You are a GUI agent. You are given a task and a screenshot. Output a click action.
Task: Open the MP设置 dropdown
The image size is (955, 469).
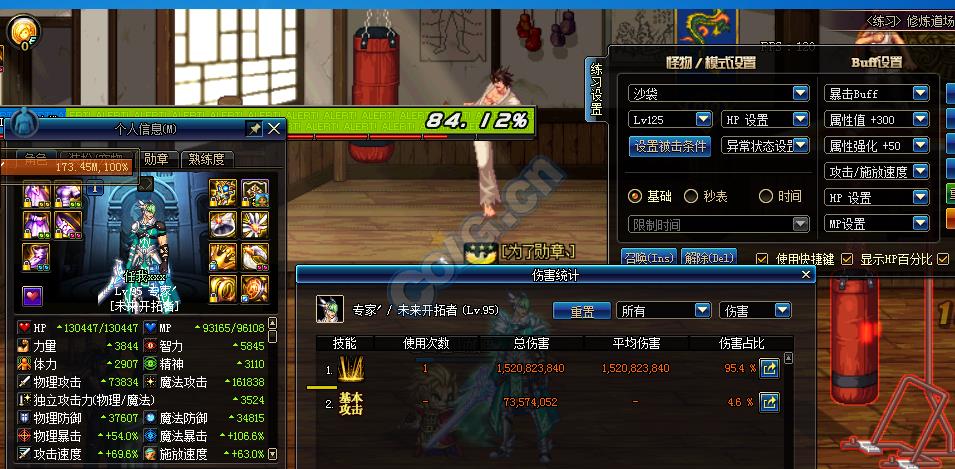[921, 223]
